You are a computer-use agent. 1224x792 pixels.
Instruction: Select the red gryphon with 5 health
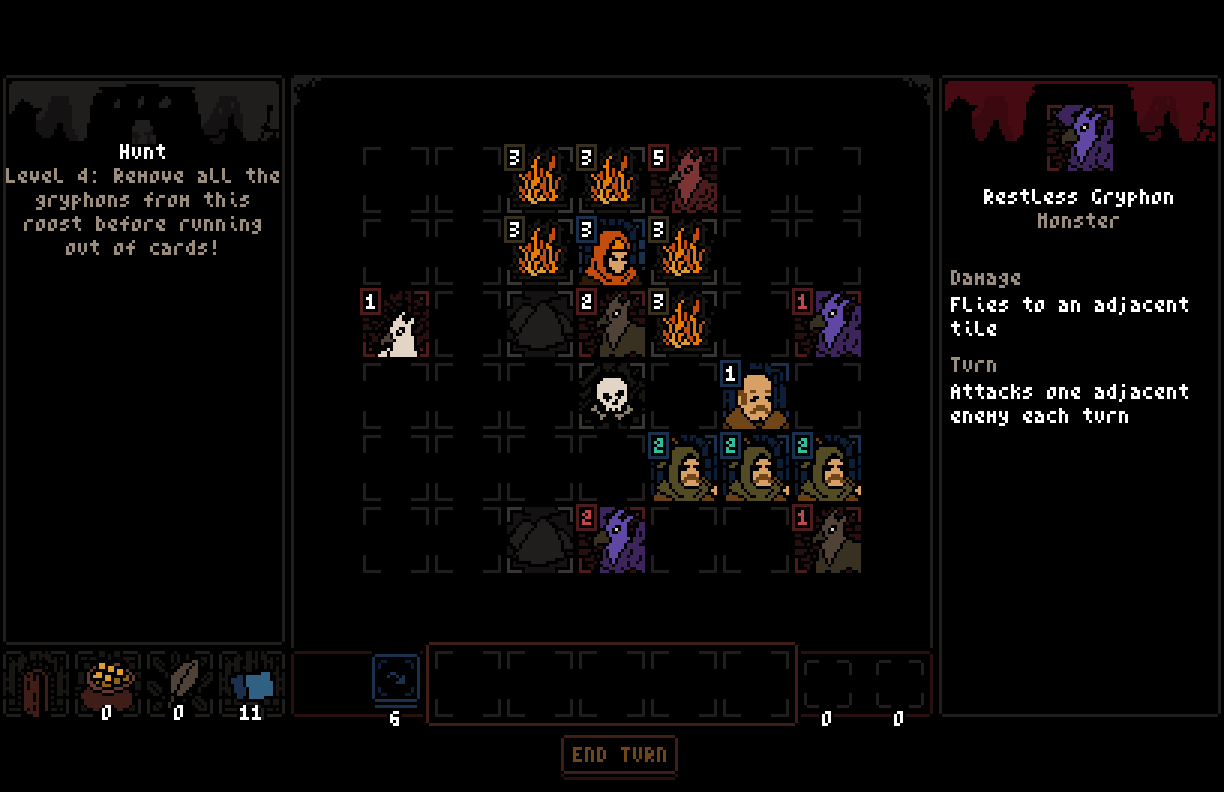(x=685, y=181)
